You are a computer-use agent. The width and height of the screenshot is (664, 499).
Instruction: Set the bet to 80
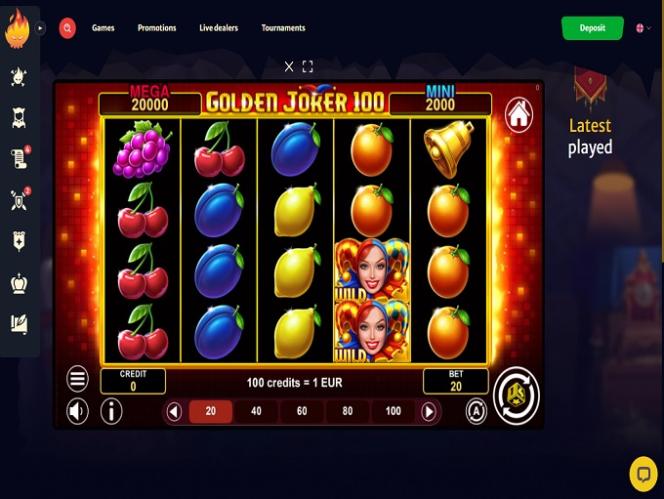click(347, 411)
